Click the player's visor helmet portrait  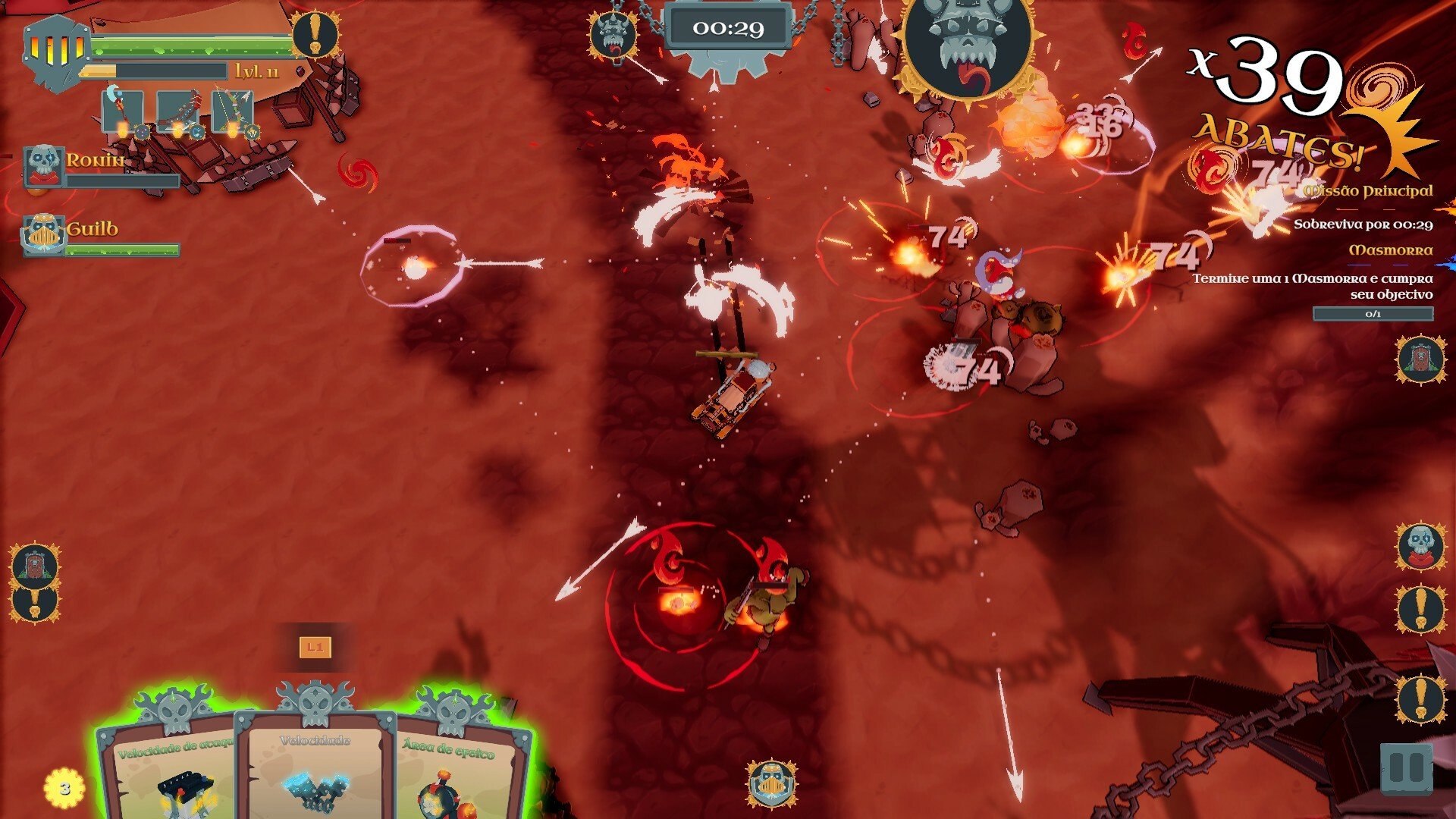coord(56,52)
